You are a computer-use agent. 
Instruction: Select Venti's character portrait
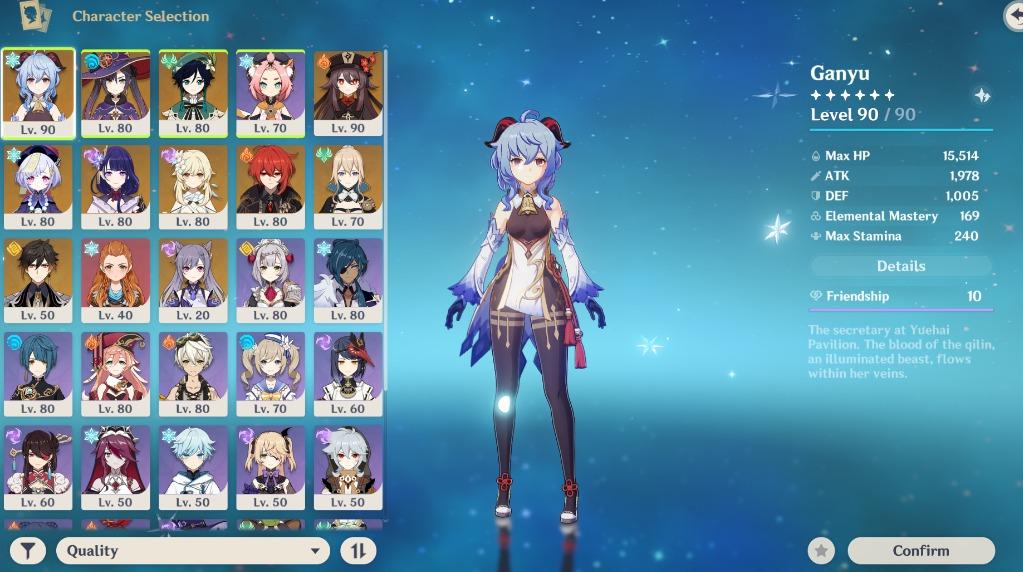tap(193, 92)
